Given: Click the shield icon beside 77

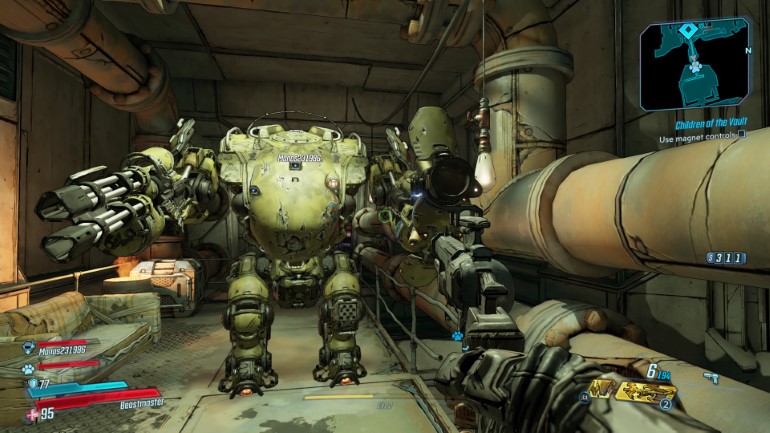Looking at the screenshot, I should pyautogui.click(x=31, y=383).
